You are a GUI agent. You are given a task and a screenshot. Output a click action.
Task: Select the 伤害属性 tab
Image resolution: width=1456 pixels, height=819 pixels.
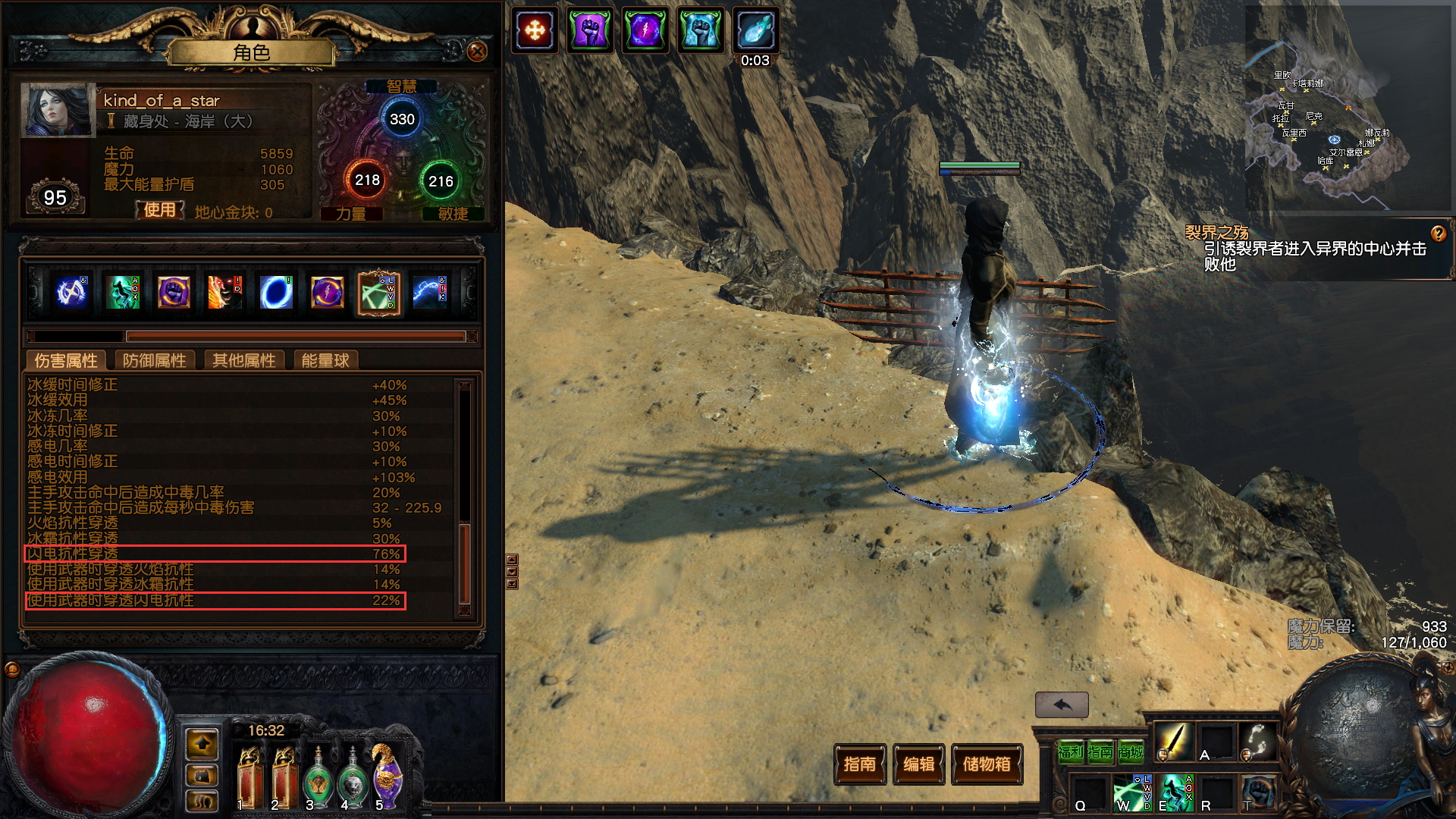click(66, 360)
